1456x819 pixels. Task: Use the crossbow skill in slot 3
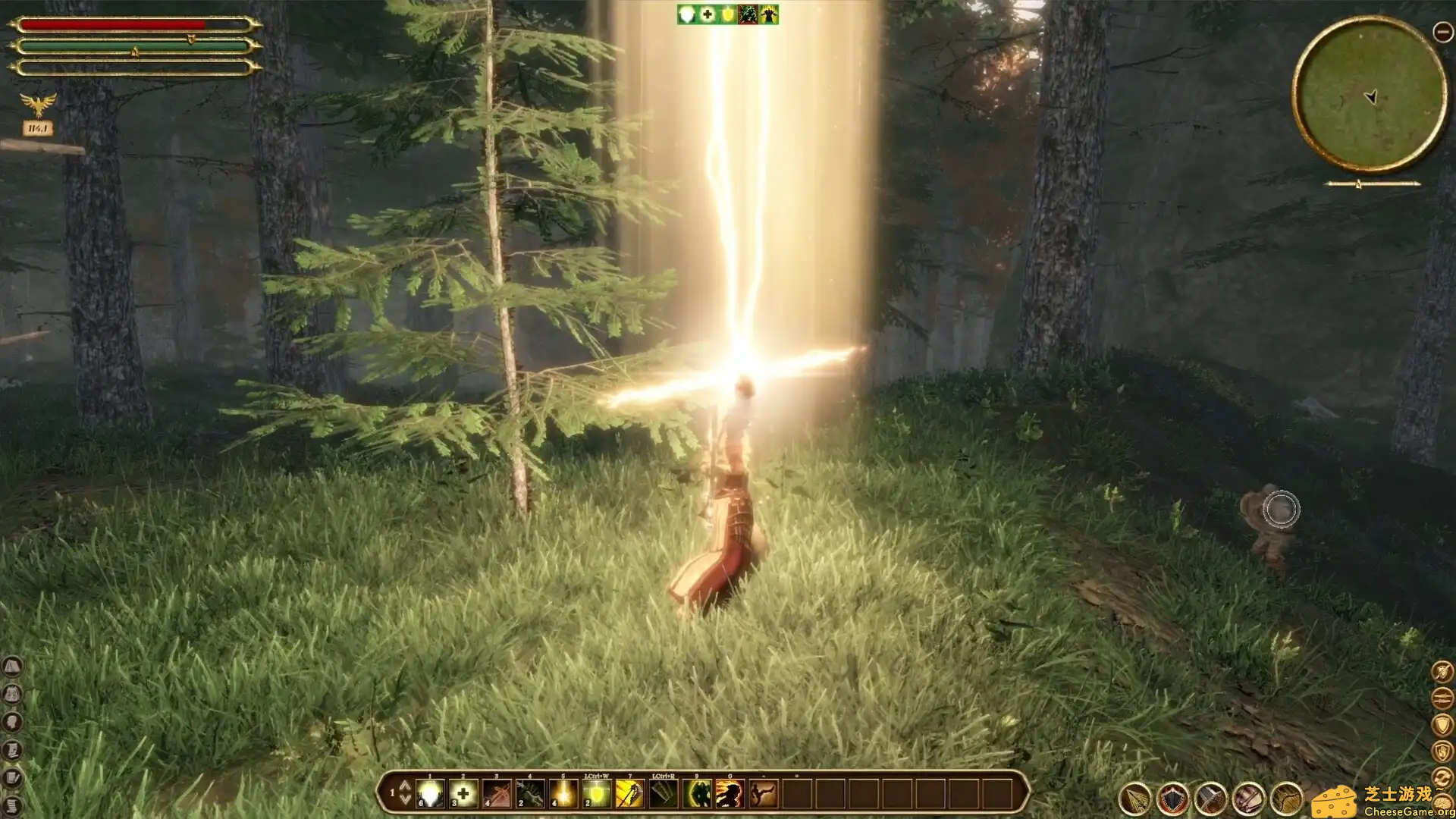coord(497,794)
